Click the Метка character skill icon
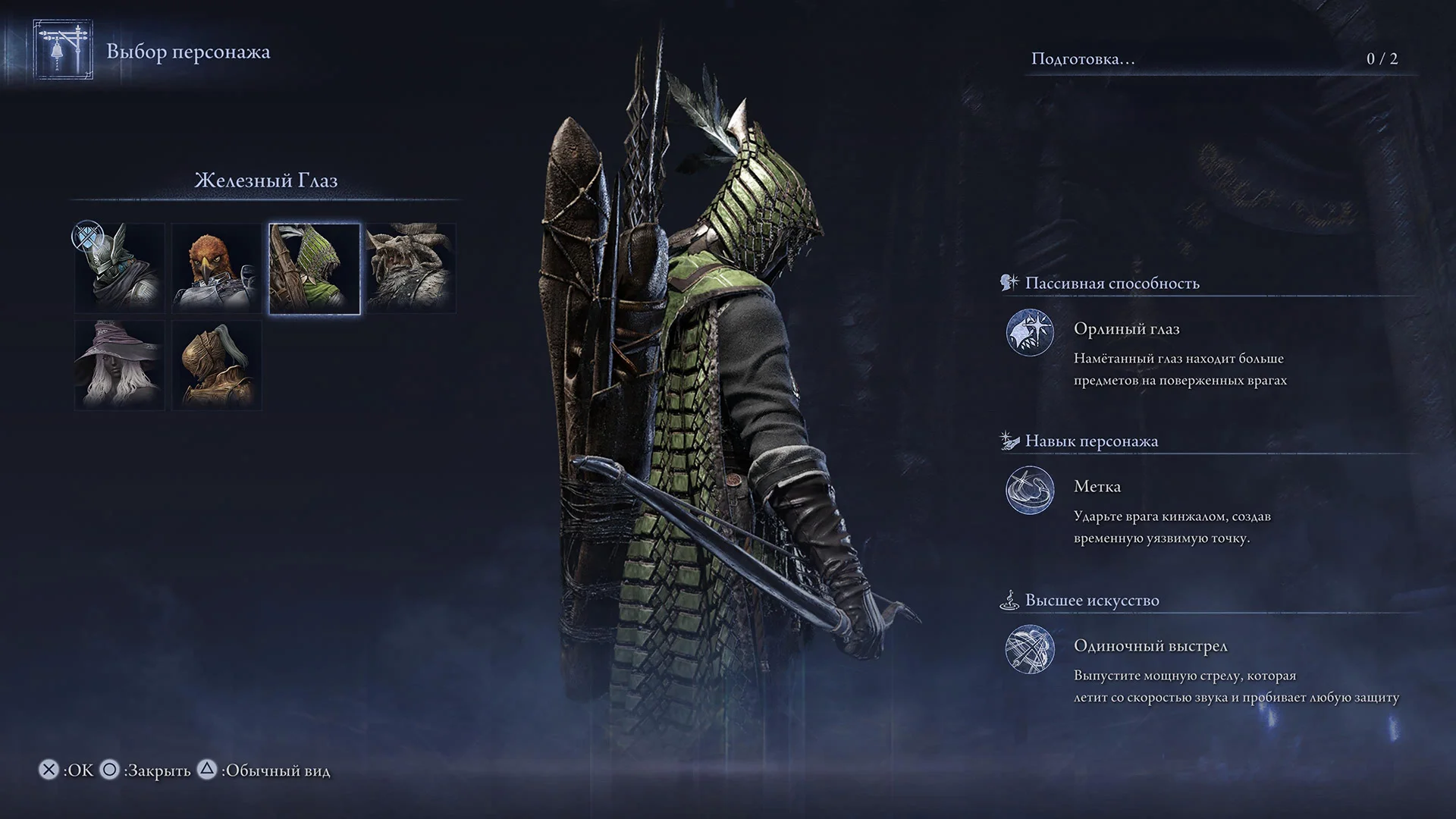 tap(1030, 490)
